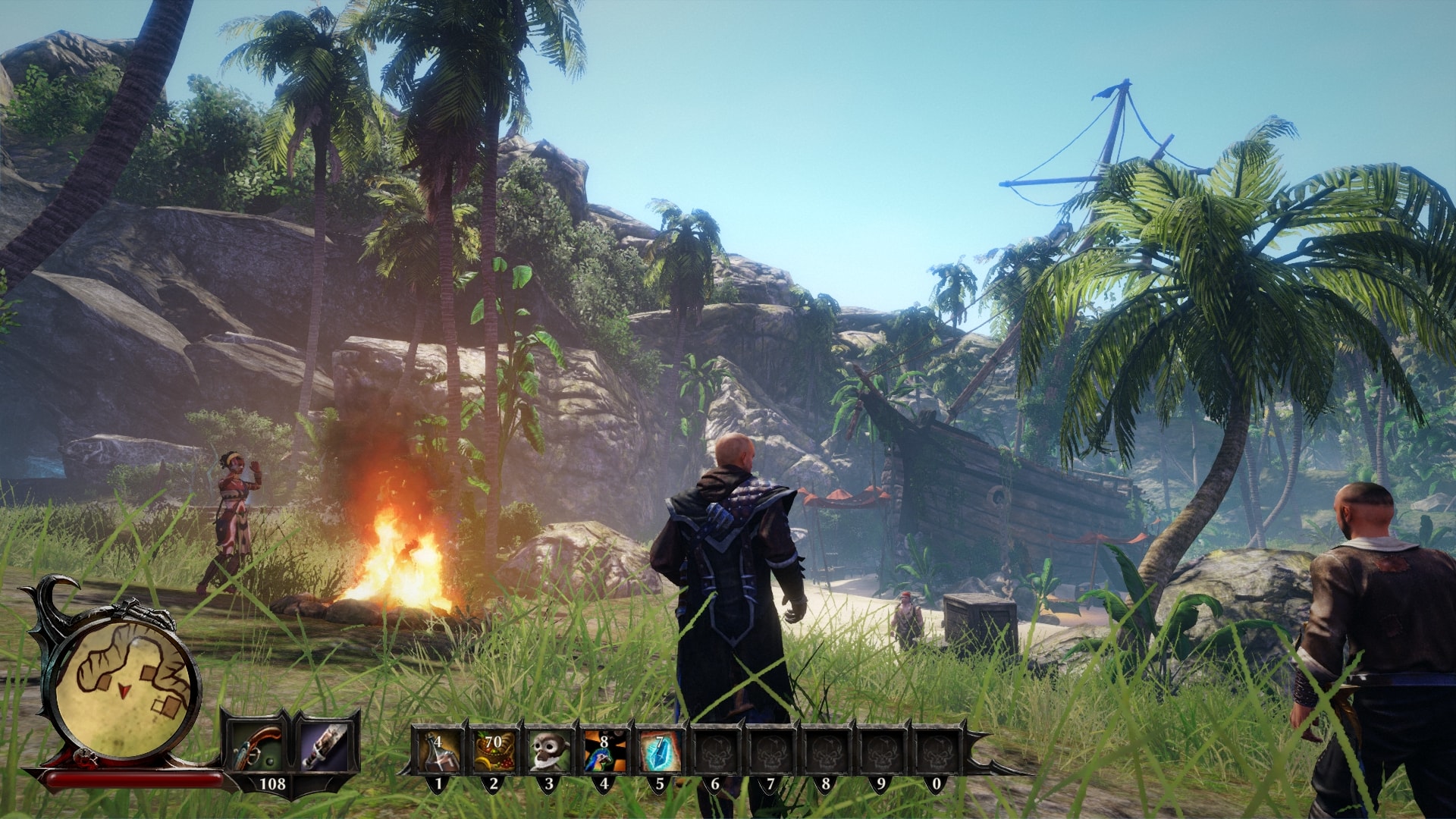The image size is (1456, 819).
Task: Use the bottle potion in slot 1
Action: [x=438, y=750]
